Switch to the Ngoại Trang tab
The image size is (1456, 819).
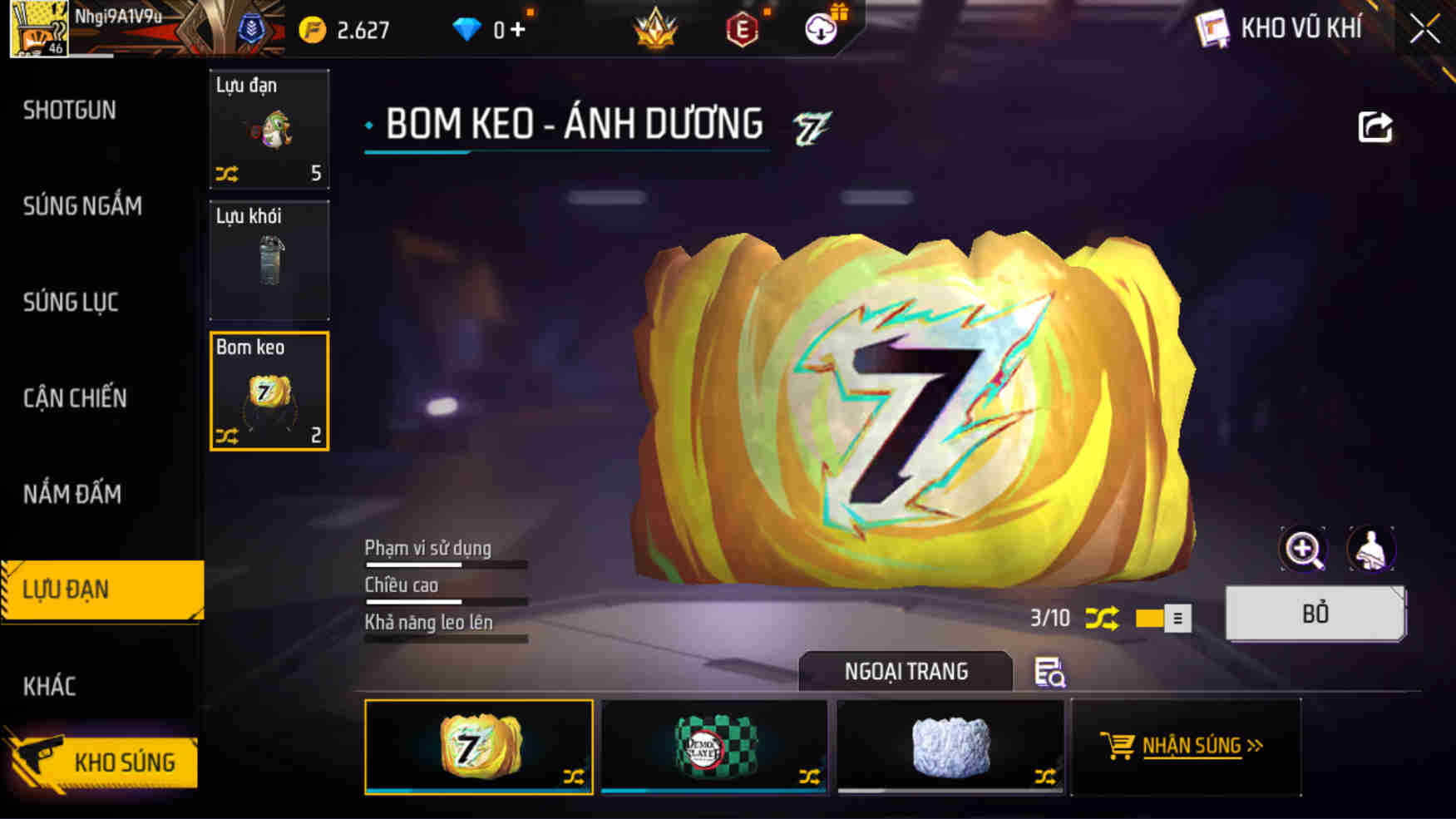pyautogui.click(x=906, y=672)
